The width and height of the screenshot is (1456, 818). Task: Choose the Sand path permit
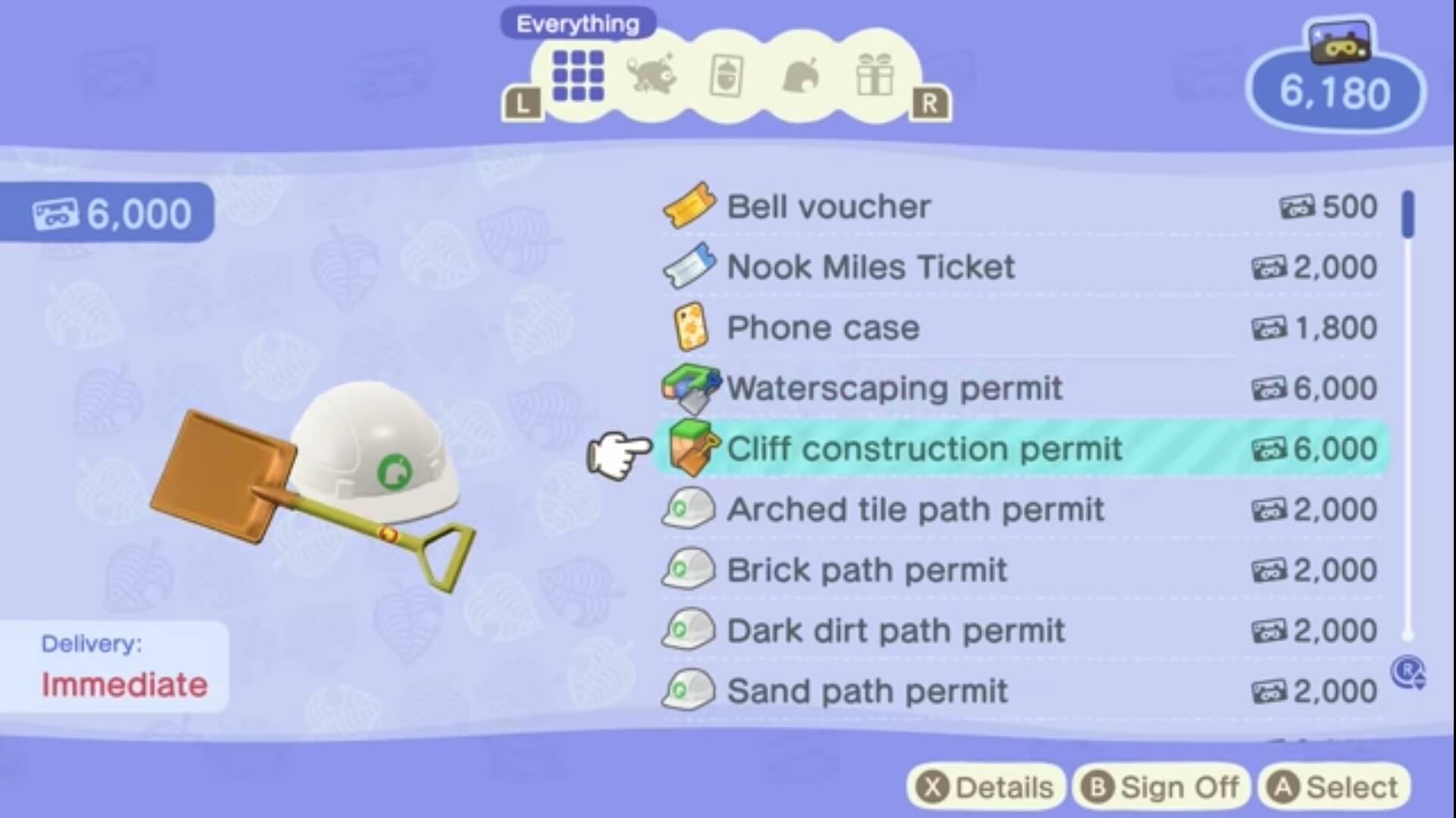click(x=863, y=691)
